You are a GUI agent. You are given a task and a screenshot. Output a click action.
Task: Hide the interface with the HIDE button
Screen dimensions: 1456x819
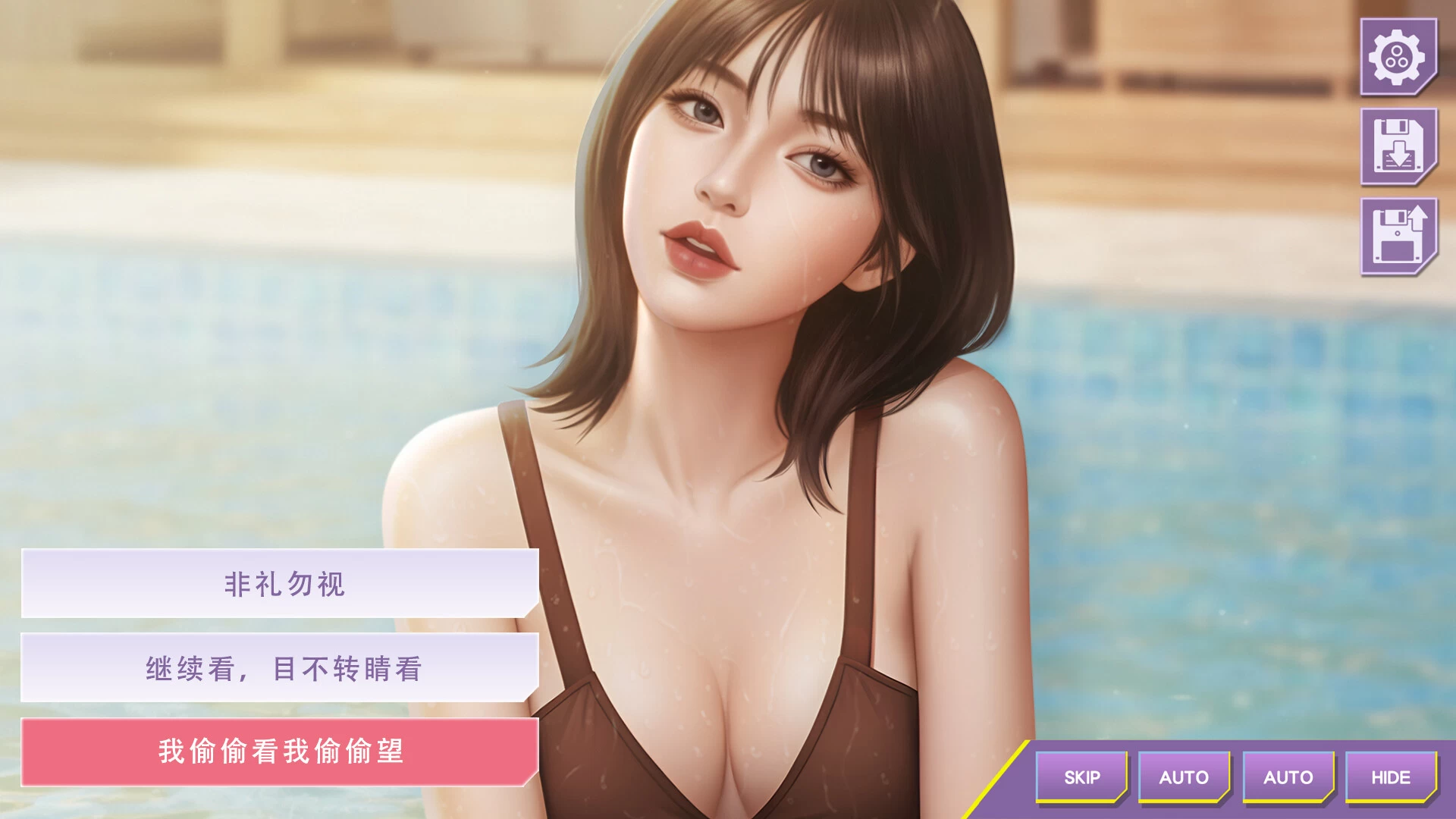tap(1393, 777)
